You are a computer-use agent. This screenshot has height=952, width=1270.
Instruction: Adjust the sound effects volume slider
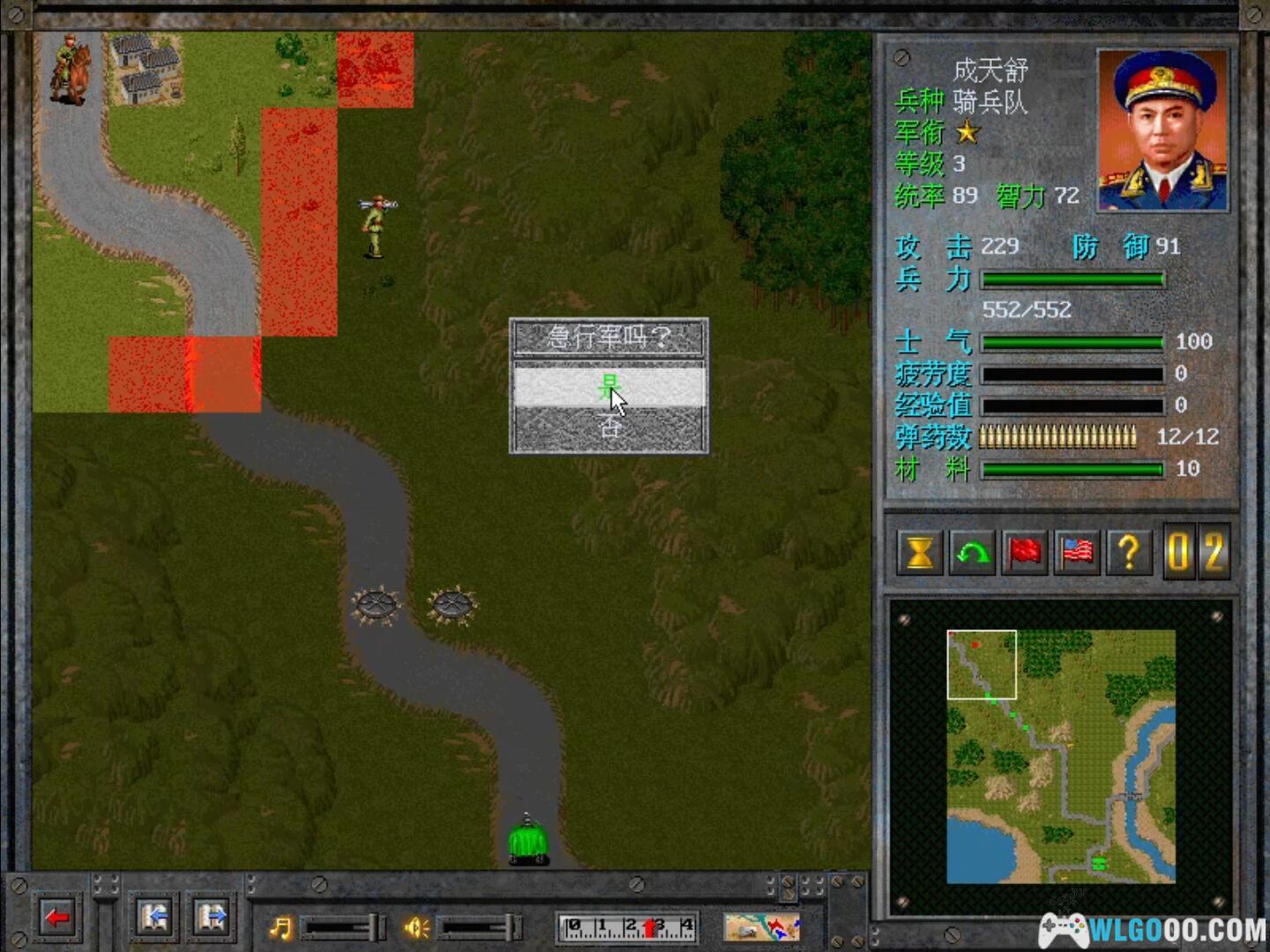coord(478,927)
